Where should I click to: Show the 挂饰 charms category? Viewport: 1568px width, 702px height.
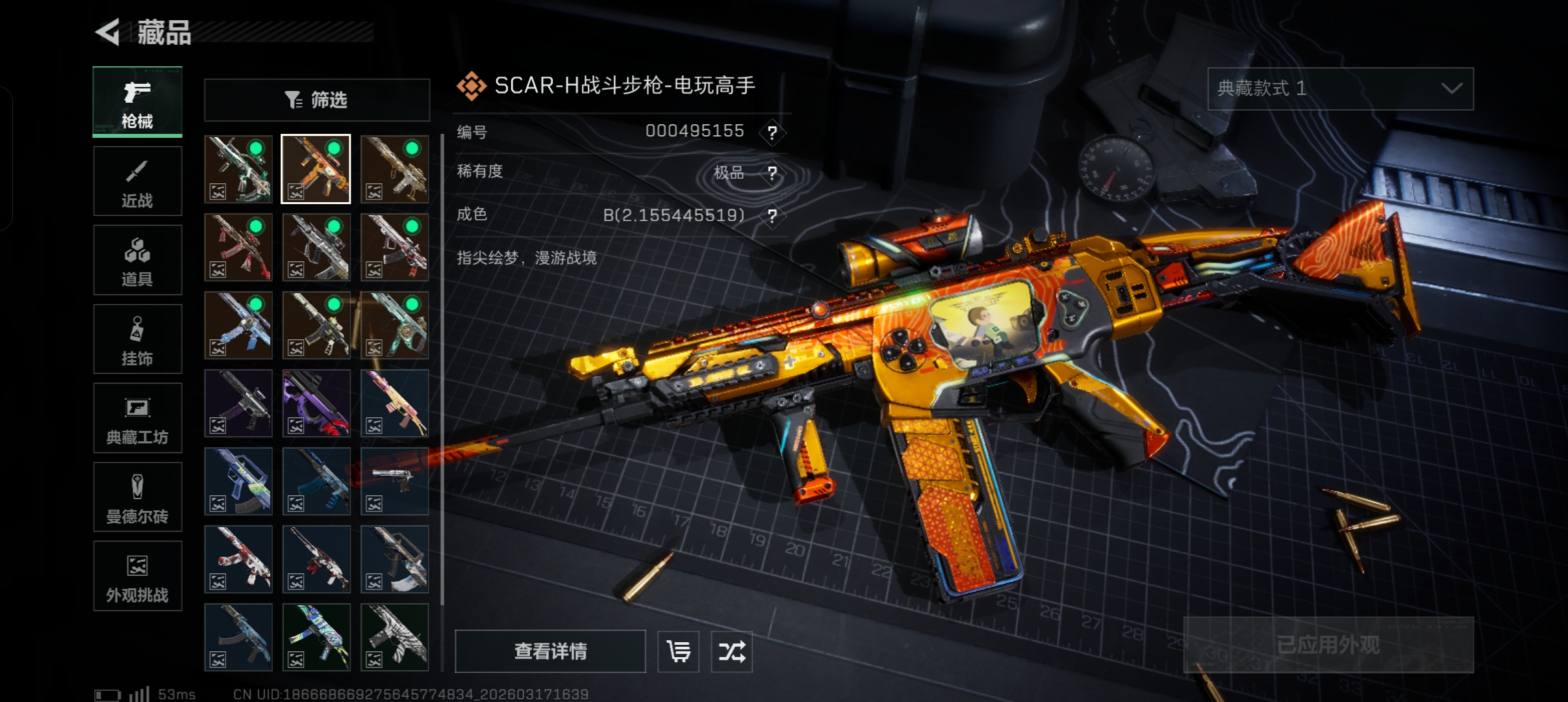click(x=138, y=339)
